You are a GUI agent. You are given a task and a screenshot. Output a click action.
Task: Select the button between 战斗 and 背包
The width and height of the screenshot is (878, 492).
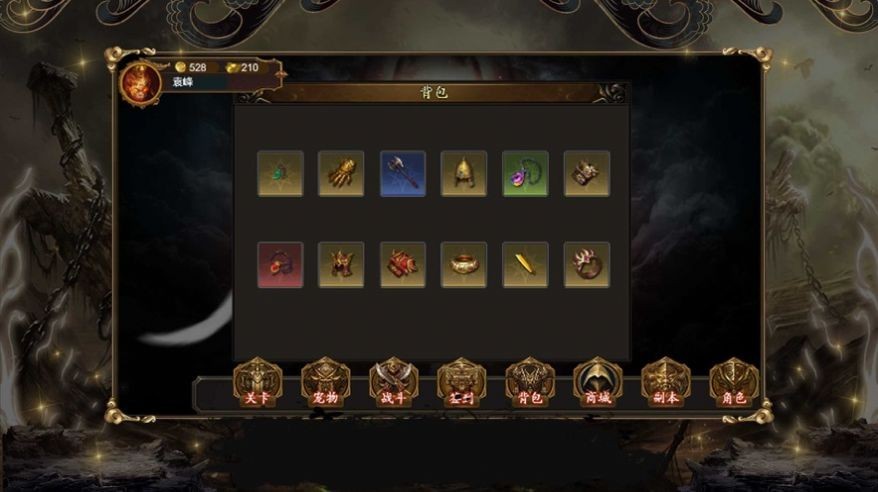461,383
